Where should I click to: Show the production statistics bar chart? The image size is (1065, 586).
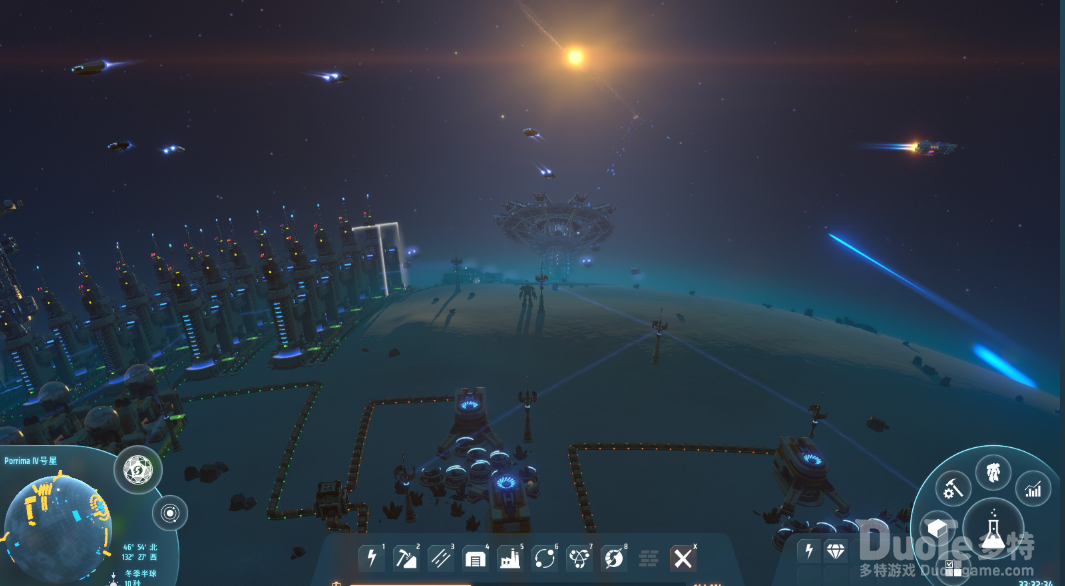(x=1033, y=488)
